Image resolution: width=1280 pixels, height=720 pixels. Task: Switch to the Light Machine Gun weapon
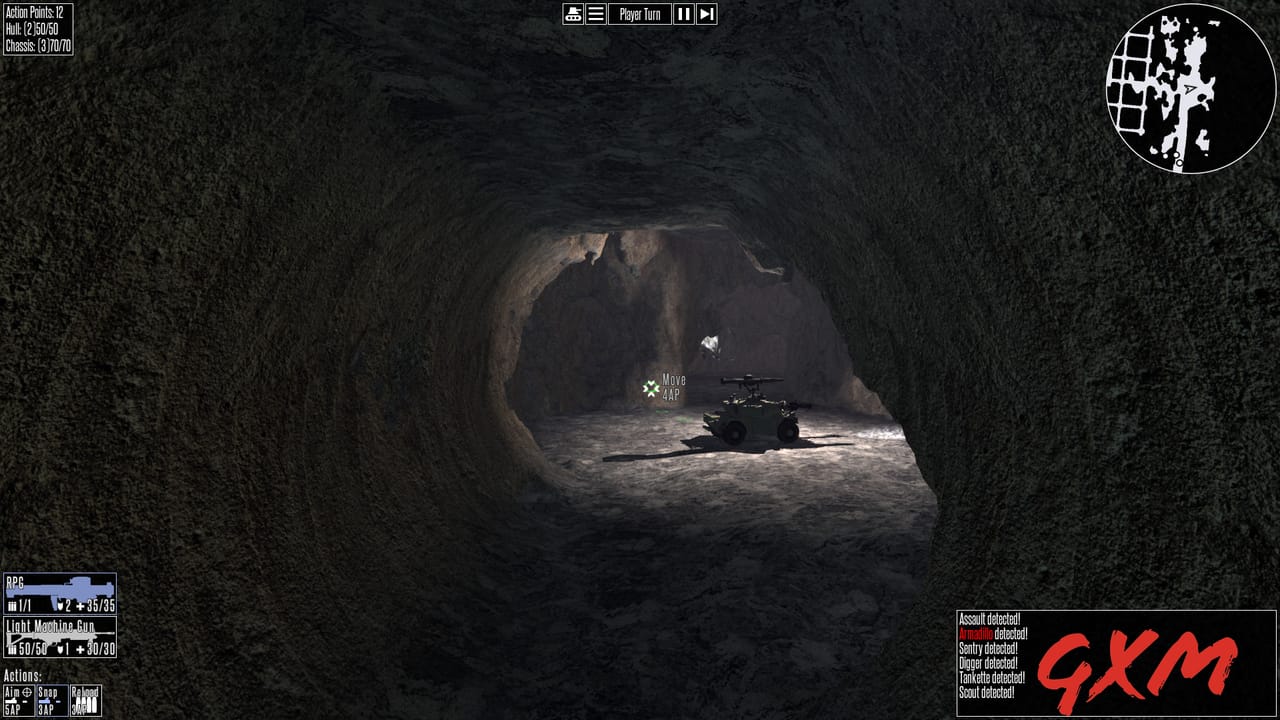[x=60, y=638]
